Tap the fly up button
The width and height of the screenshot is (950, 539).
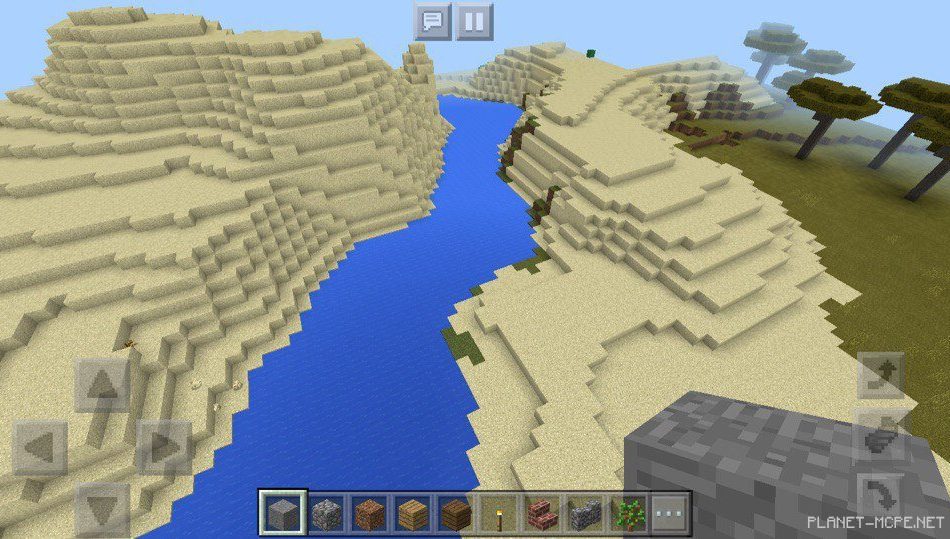pyautogui.click(x=883, y=377)
